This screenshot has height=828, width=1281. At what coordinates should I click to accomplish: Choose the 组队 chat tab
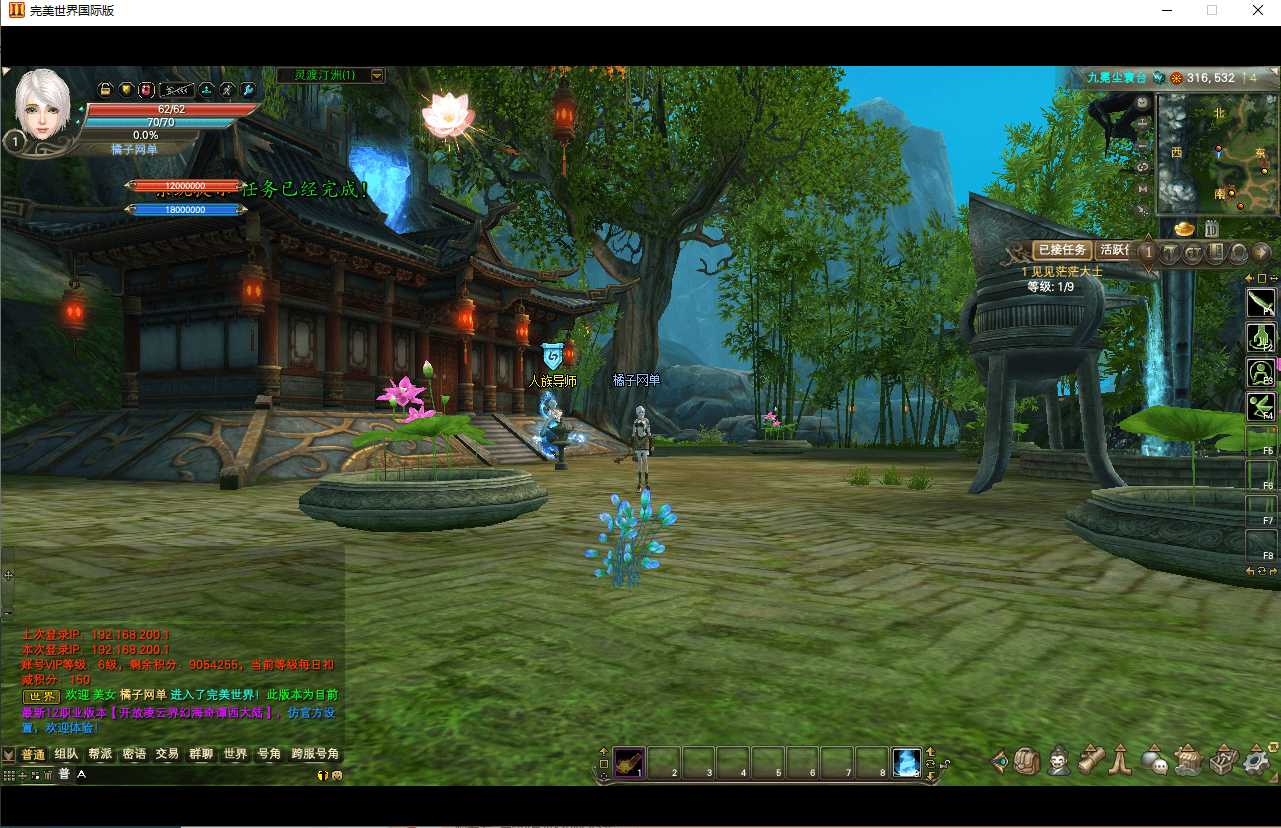point(67,754)
